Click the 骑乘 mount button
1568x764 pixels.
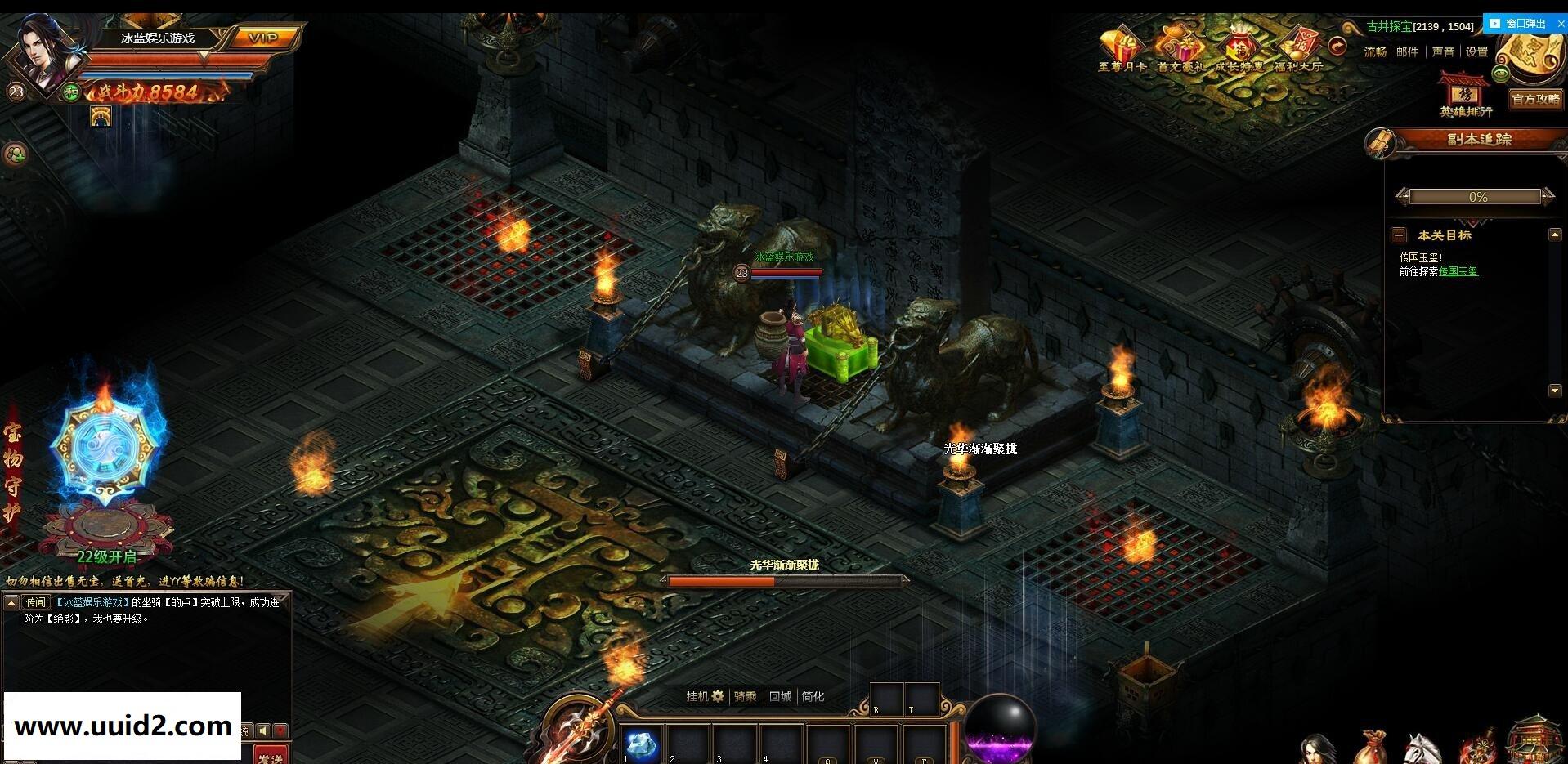(x=745, y=696)
